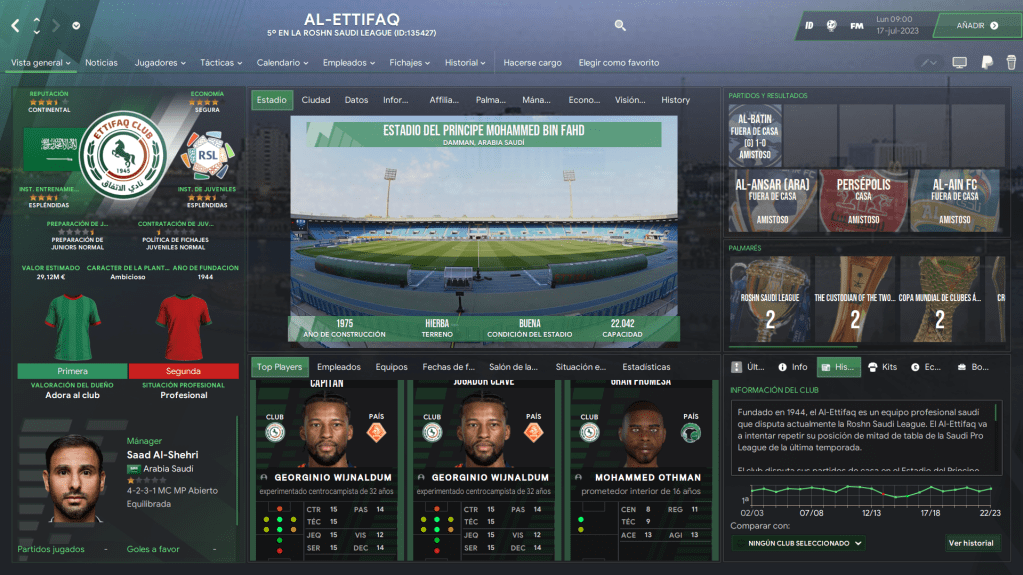Image resolution: width=1023 pixels, height=575 pixels.
Task: Click the Ver historial button
Action: [x=971, y=543]
